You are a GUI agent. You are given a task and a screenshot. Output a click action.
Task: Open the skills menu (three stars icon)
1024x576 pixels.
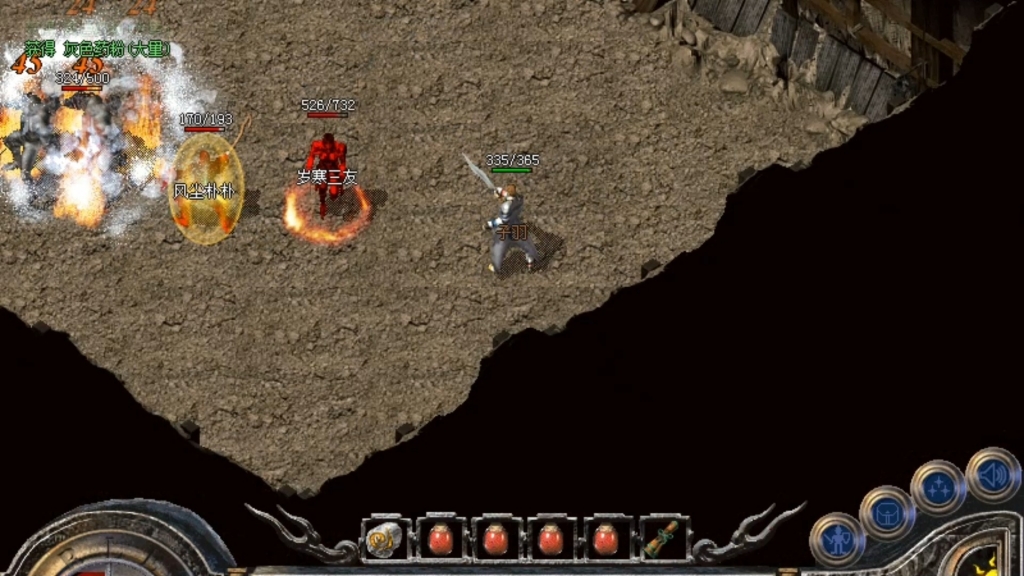938,488
